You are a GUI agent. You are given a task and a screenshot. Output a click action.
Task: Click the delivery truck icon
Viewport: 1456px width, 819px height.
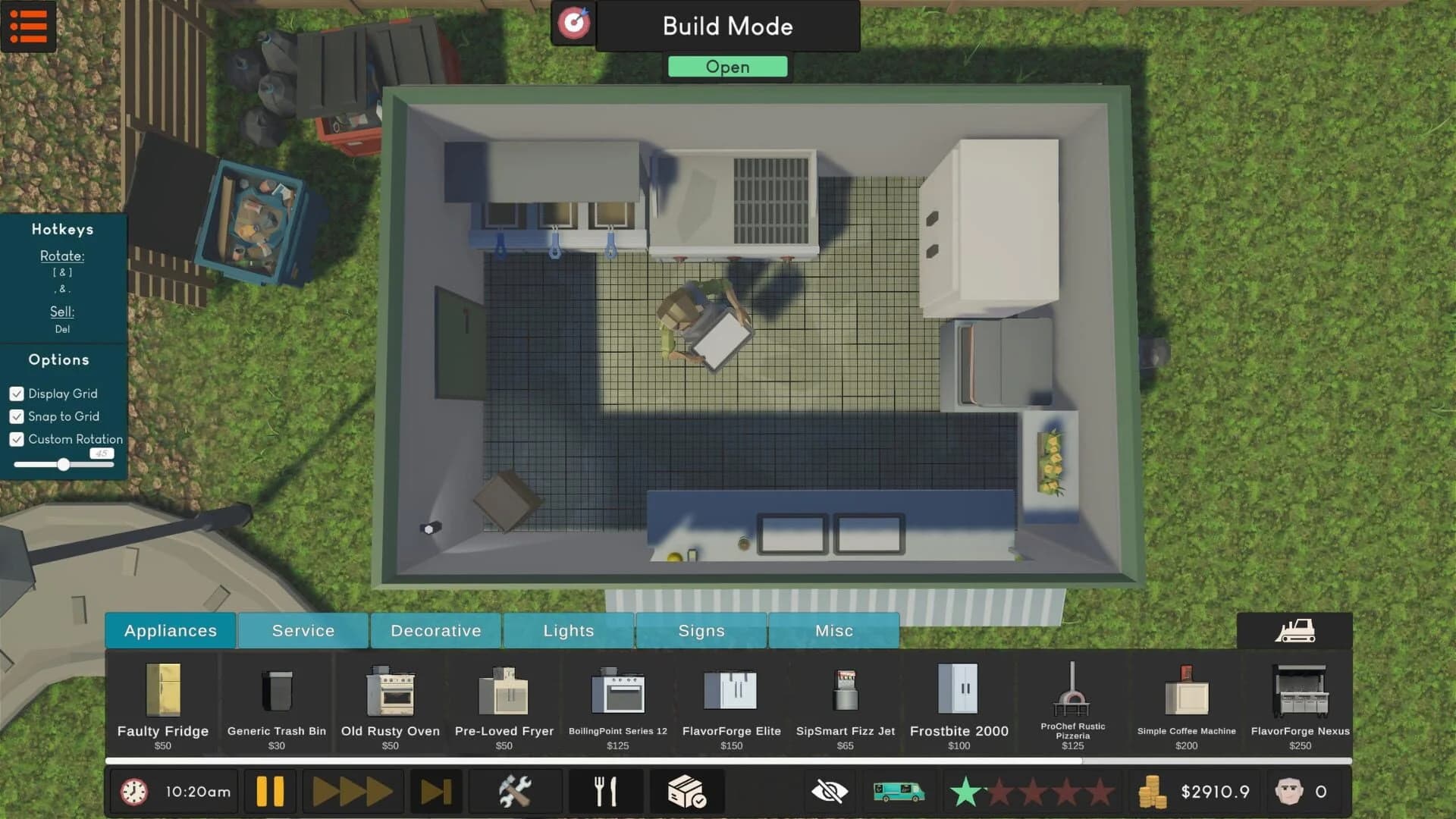tap(900, 791)
